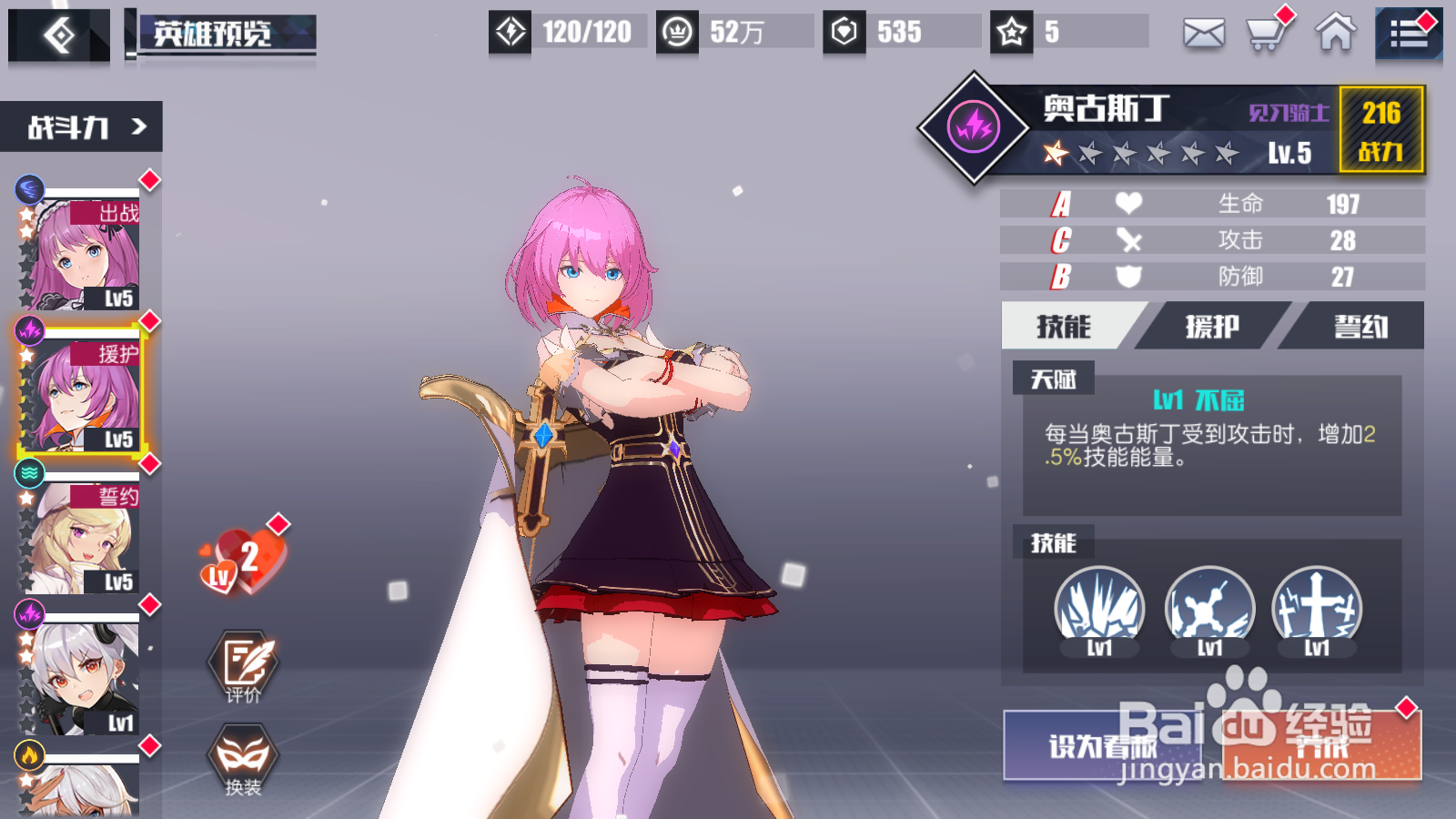This screenshot has height=819, width=1456.
Task: Return to the home screen
Action: click(x=1335, y=34)
